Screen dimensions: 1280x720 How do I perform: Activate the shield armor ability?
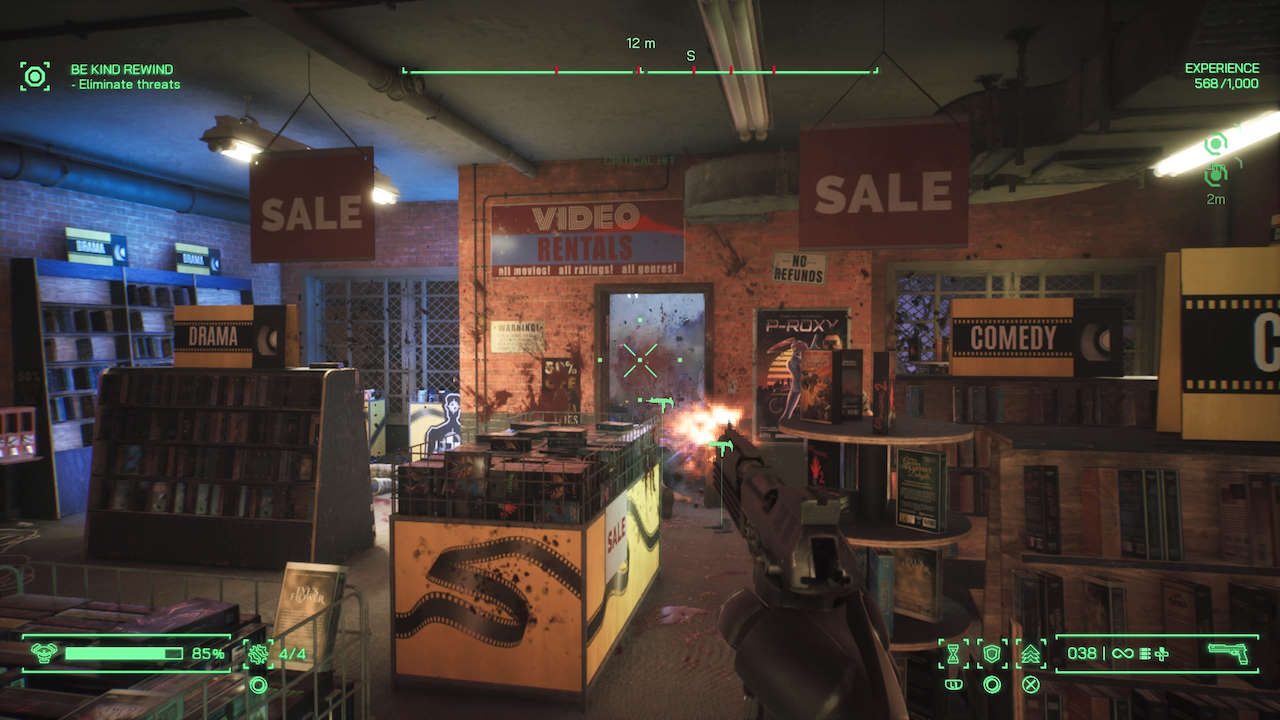click(992, 654)
